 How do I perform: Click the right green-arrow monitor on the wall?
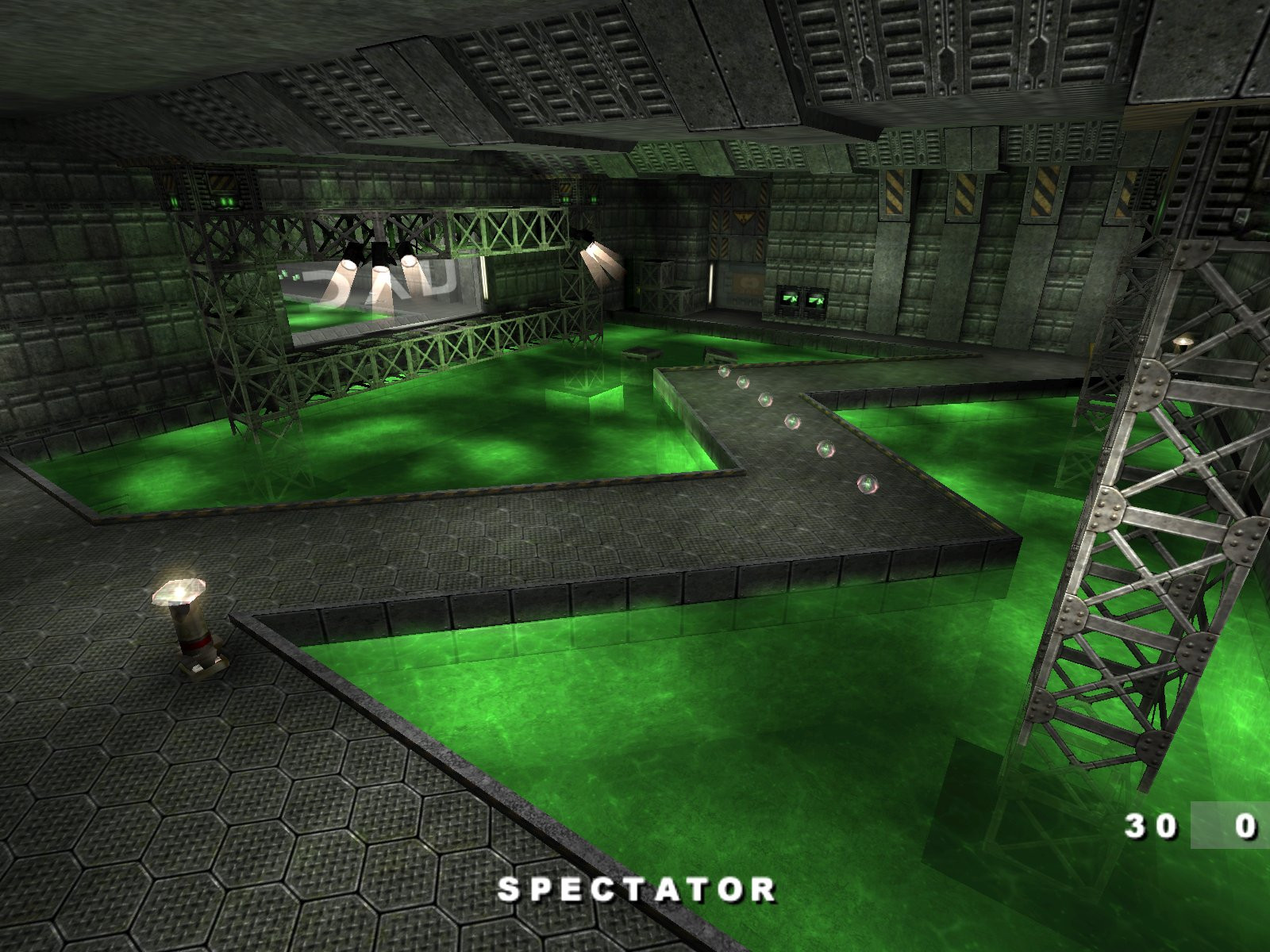click(815, 301)
